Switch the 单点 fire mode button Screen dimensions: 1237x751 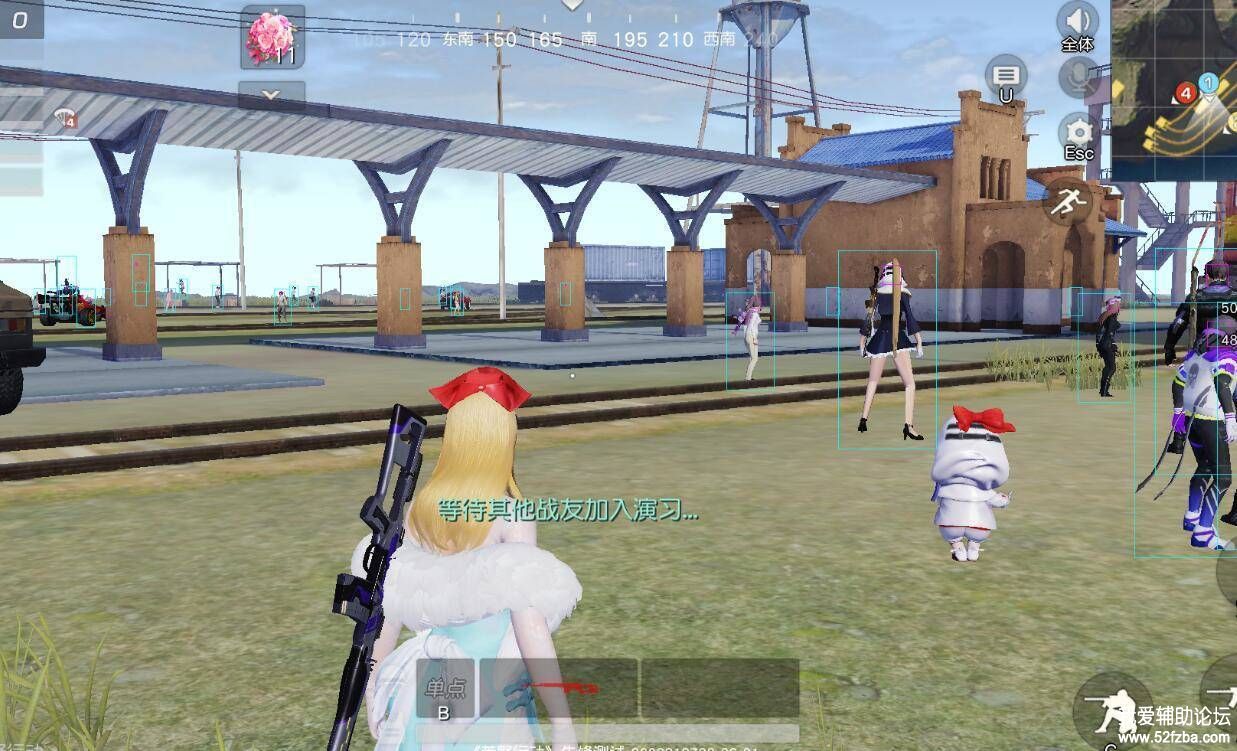click(x=444, y=691)
